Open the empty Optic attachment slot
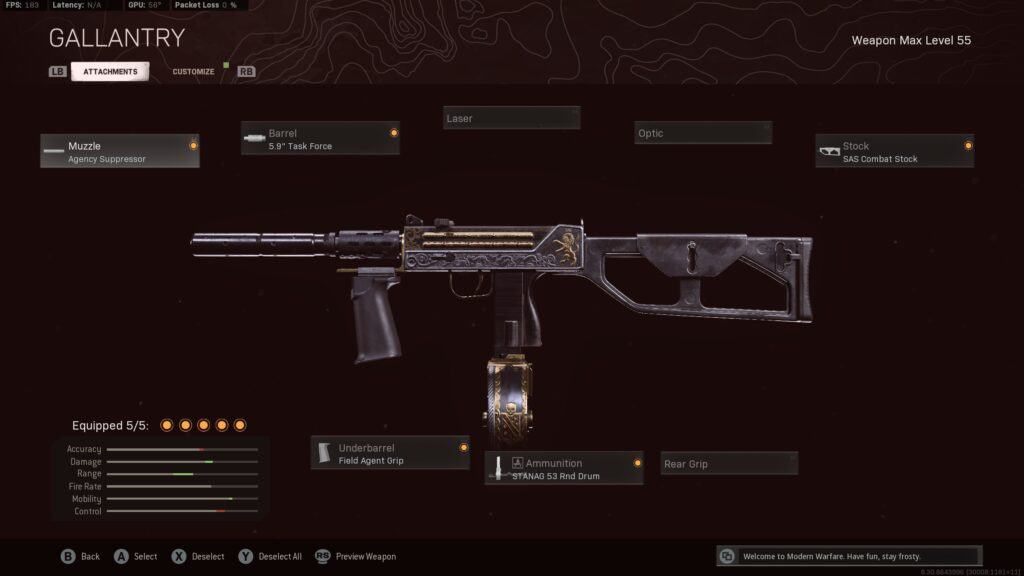This screenshot has height=576, width=1024. coord(702,133)
